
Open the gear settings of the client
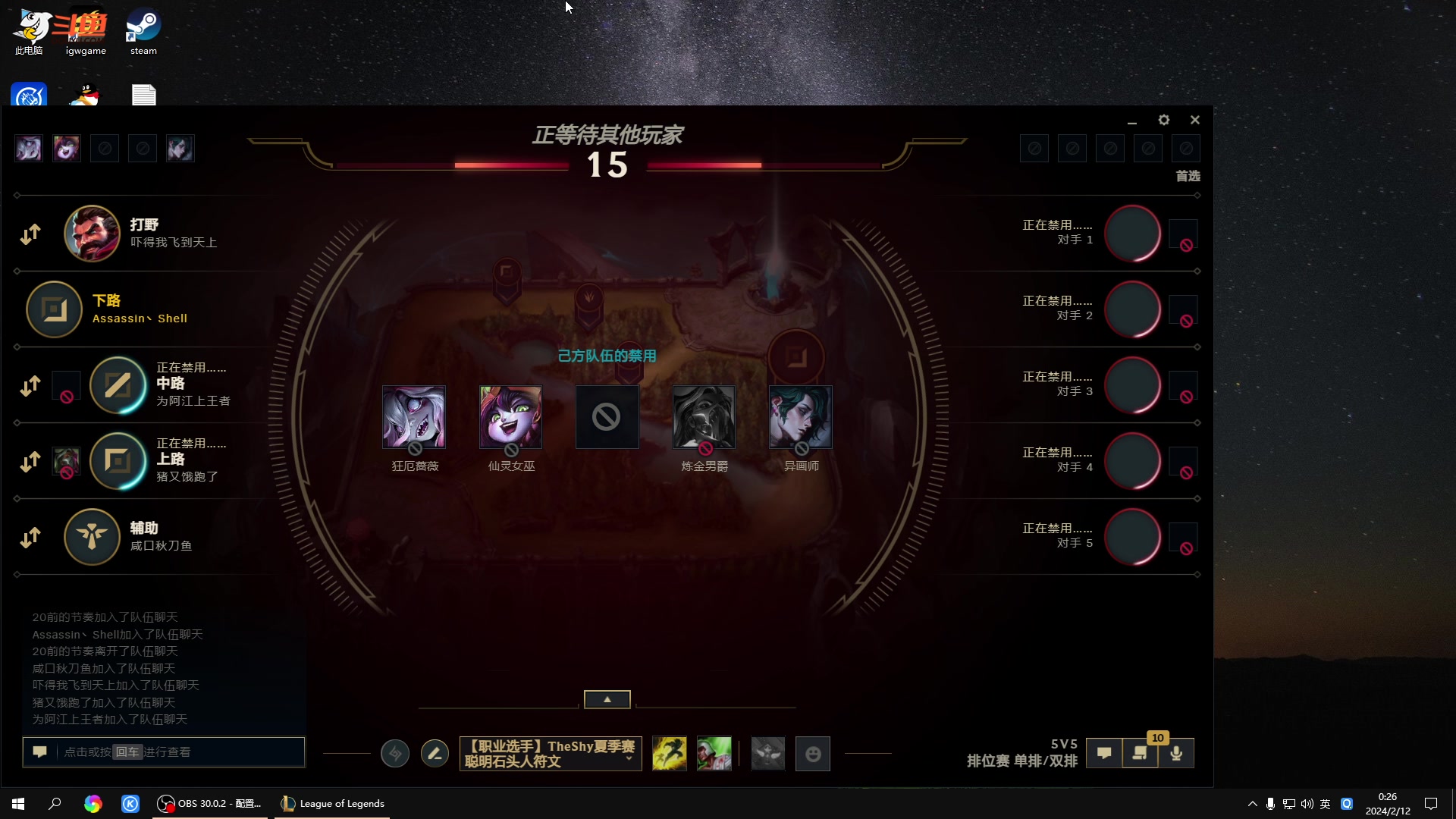click(1164, 120)
